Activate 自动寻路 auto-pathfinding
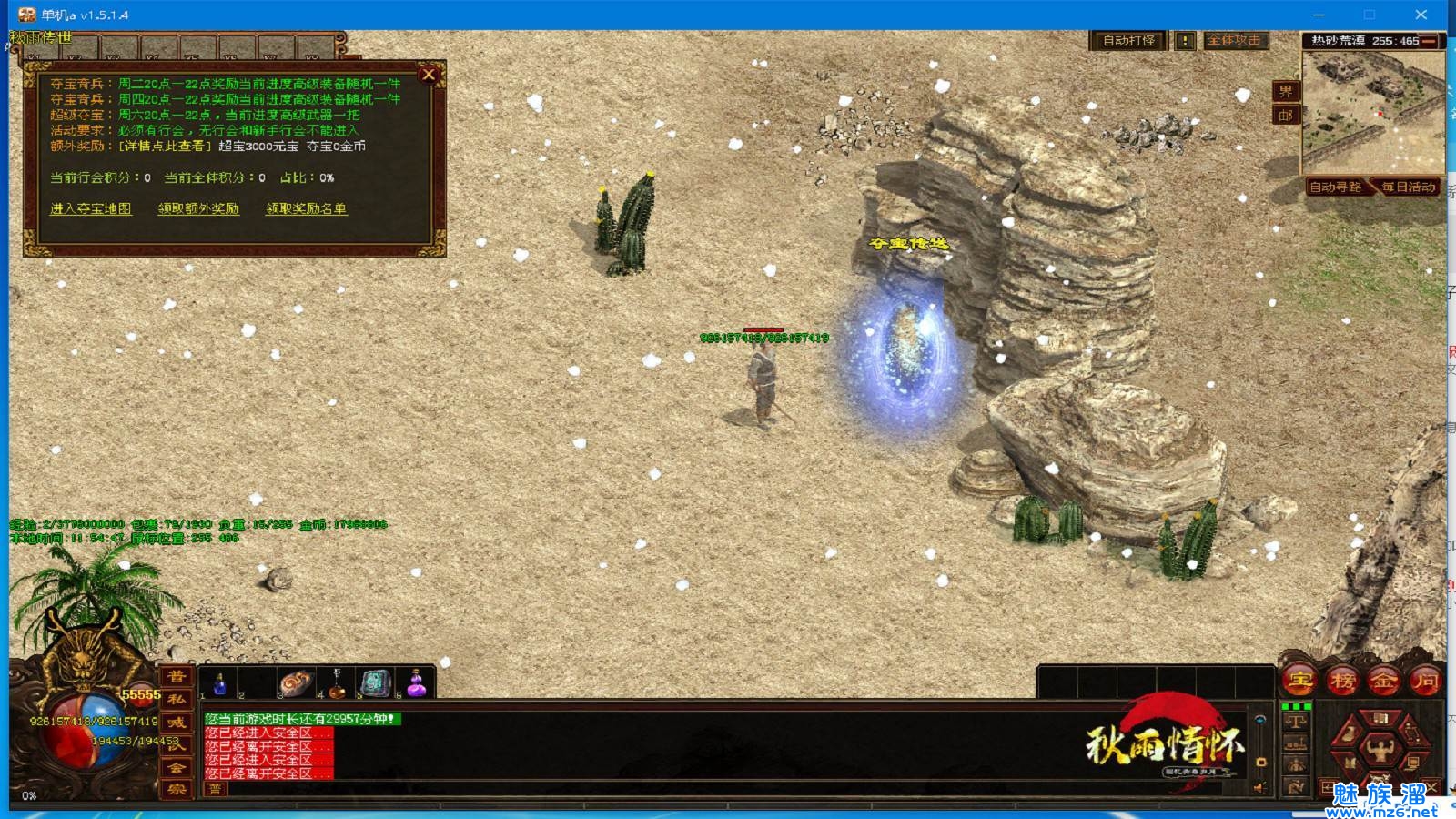The height and width of the screenshot is (819, 1456). click(1335, 187)
